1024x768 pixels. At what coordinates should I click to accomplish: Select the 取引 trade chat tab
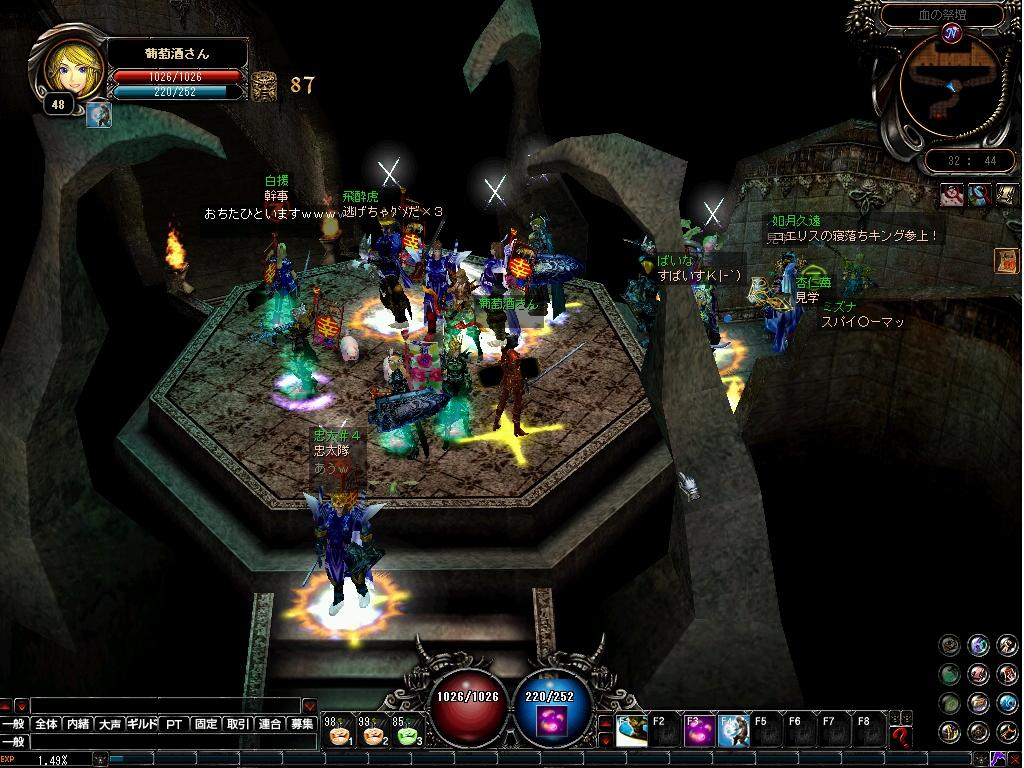coord(238,724)
